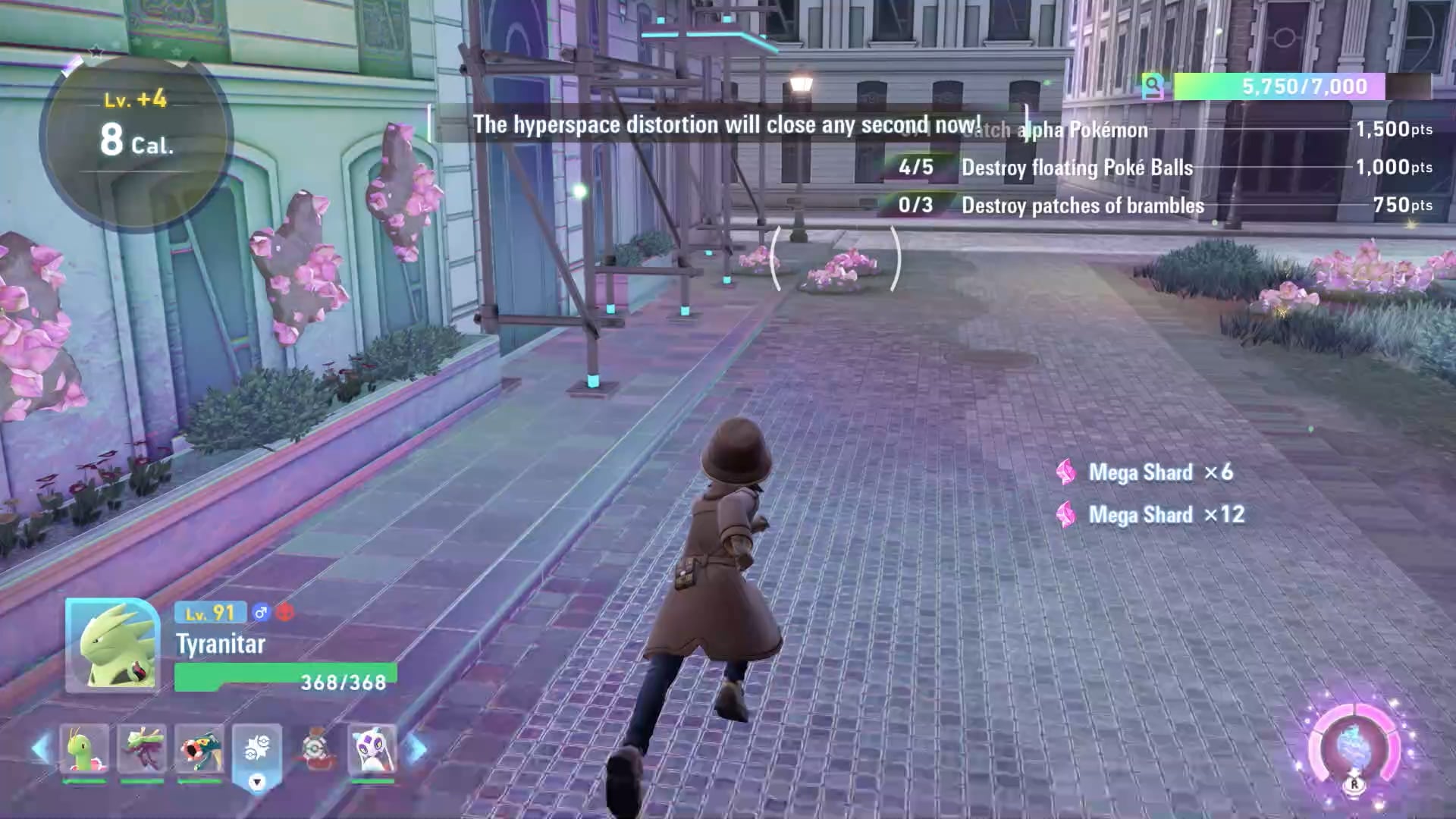Select Tyranitar's portrait in the party panel
The width and height of the screenshot is (1456, 819).
tap(112, 645)
